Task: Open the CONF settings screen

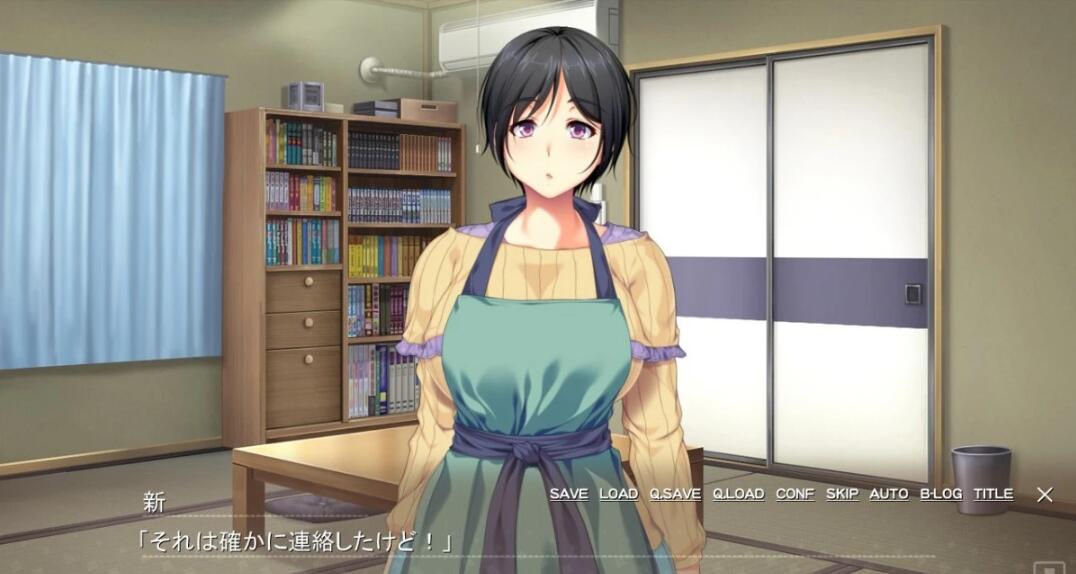Action: click(795, 494)
